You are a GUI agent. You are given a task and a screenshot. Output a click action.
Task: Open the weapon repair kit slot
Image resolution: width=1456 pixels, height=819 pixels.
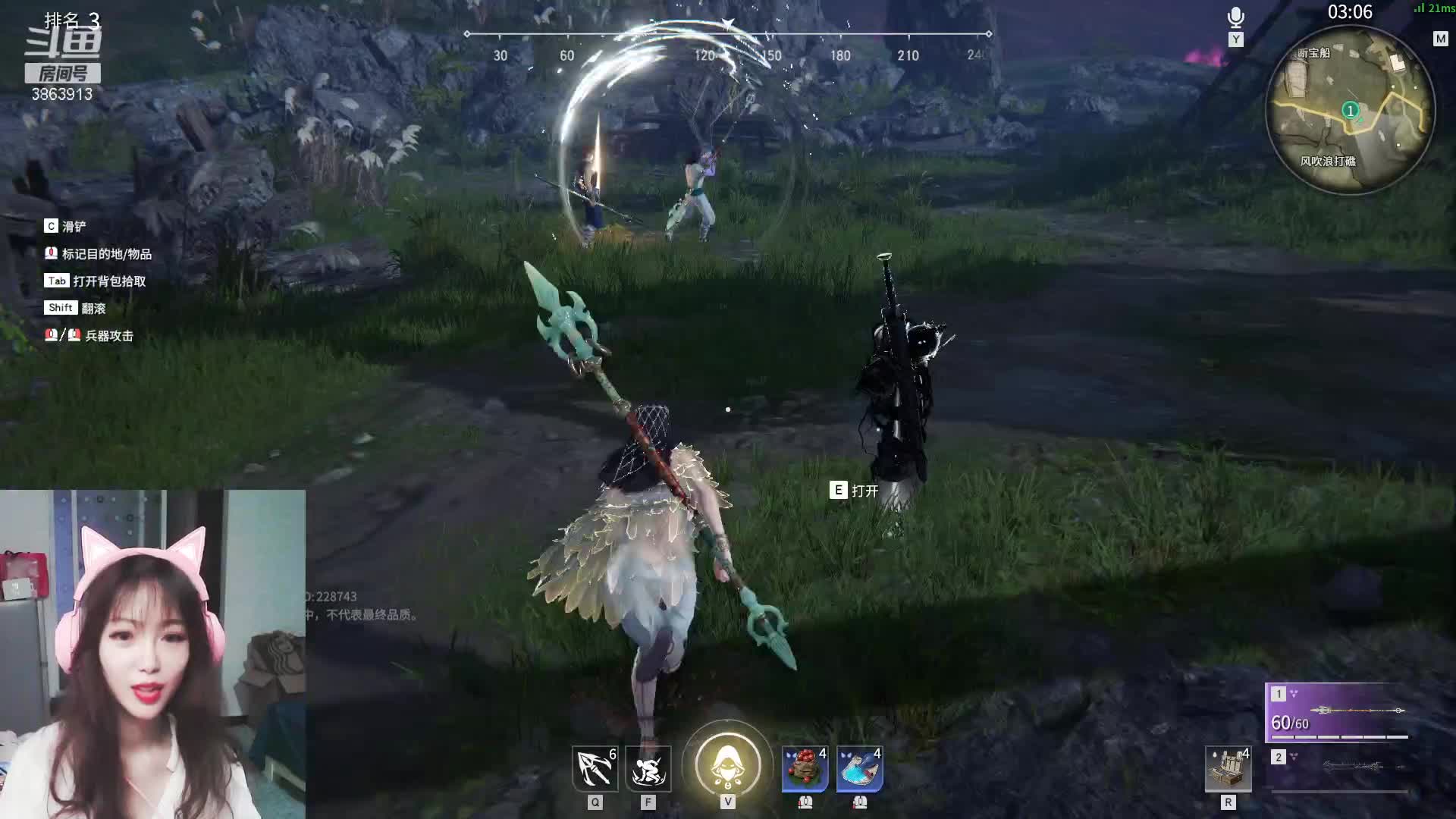(x=1228, y=769)
